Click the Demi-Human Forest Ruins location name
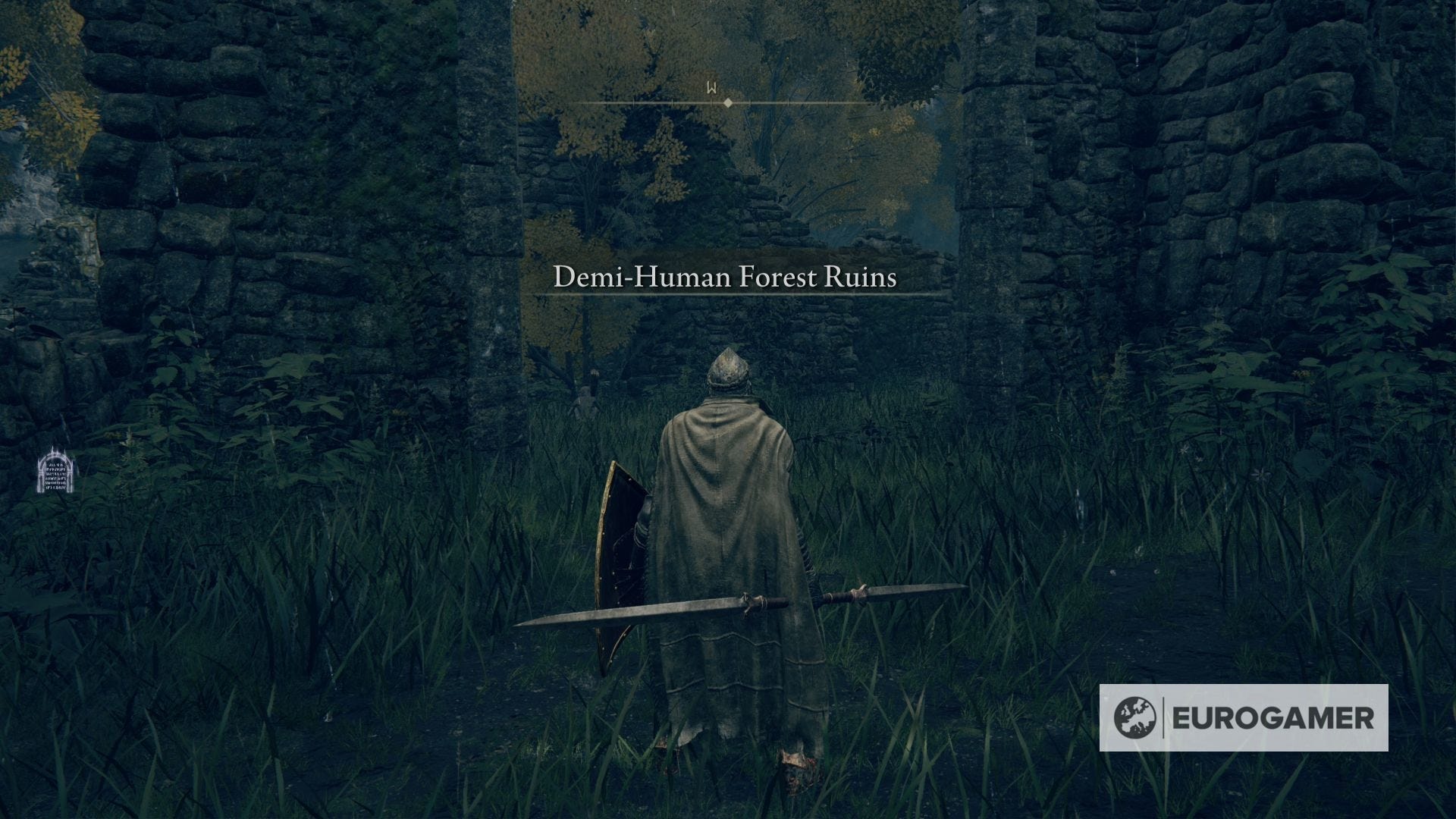1456x819 pixels. coord(724,278)
